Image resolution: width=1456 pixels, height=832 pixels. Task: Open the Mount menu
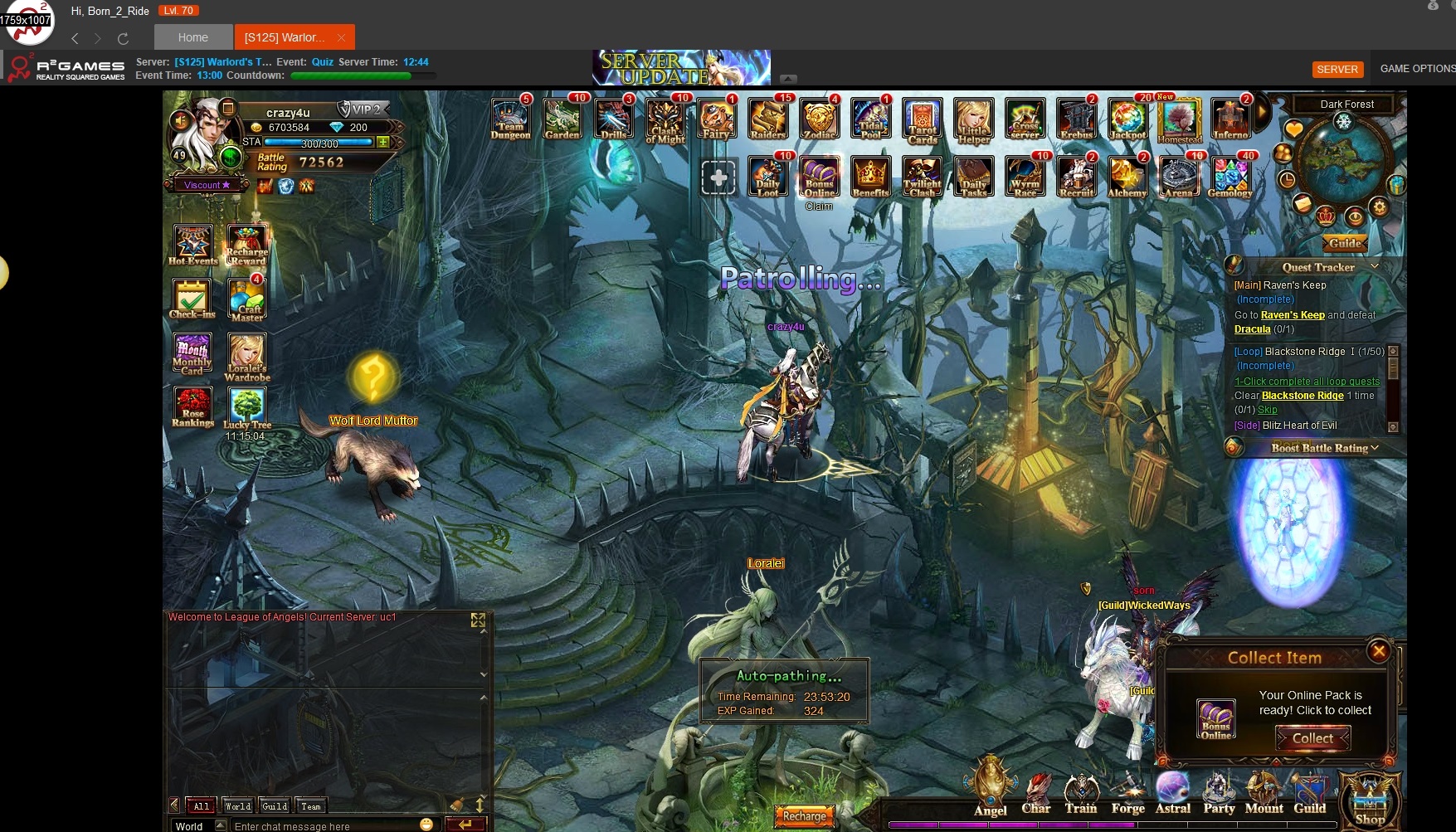1264,795
